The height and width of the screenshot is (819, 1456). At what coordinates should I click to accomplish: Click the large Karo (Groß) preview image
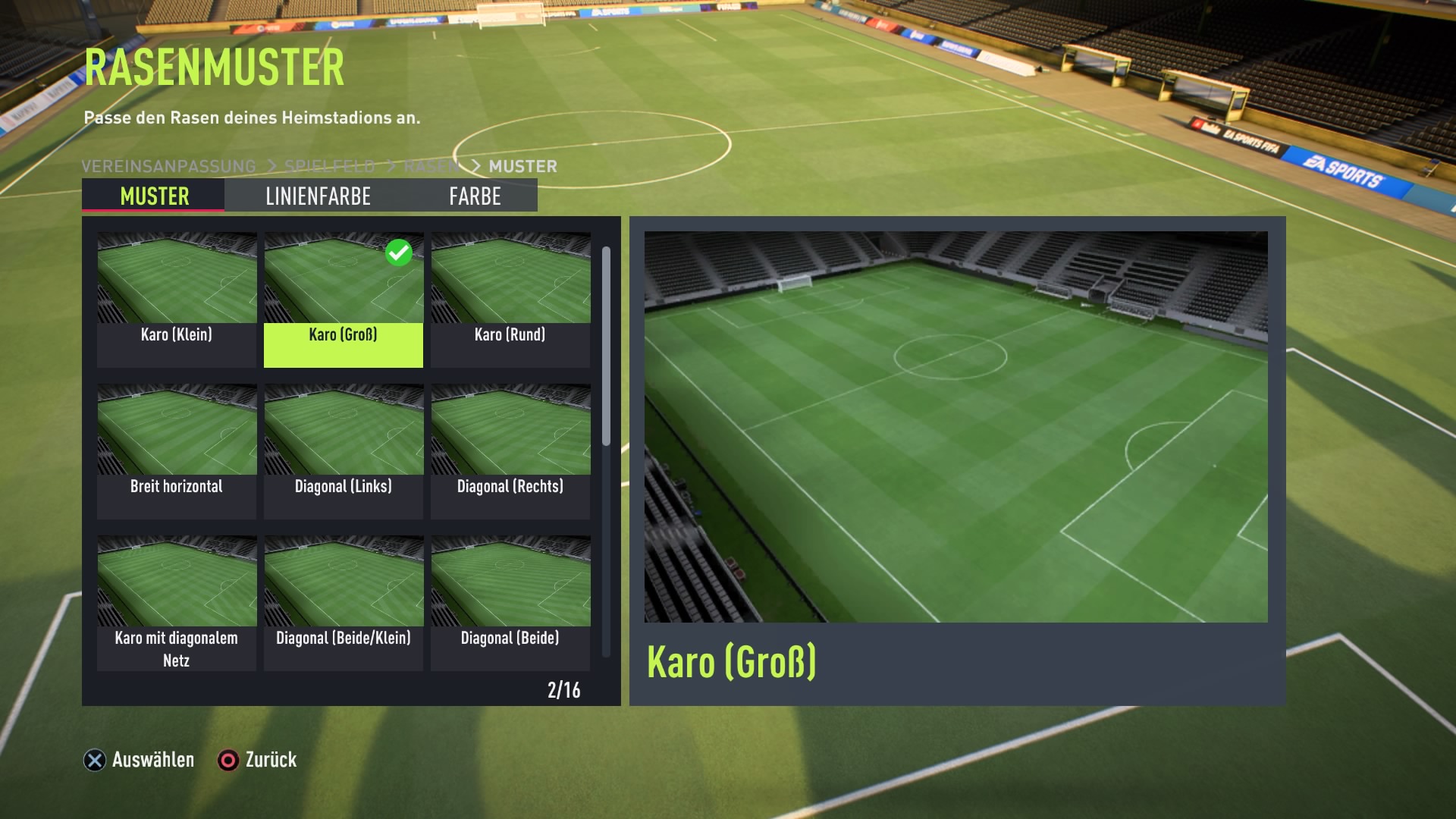[x=955, y=426]
